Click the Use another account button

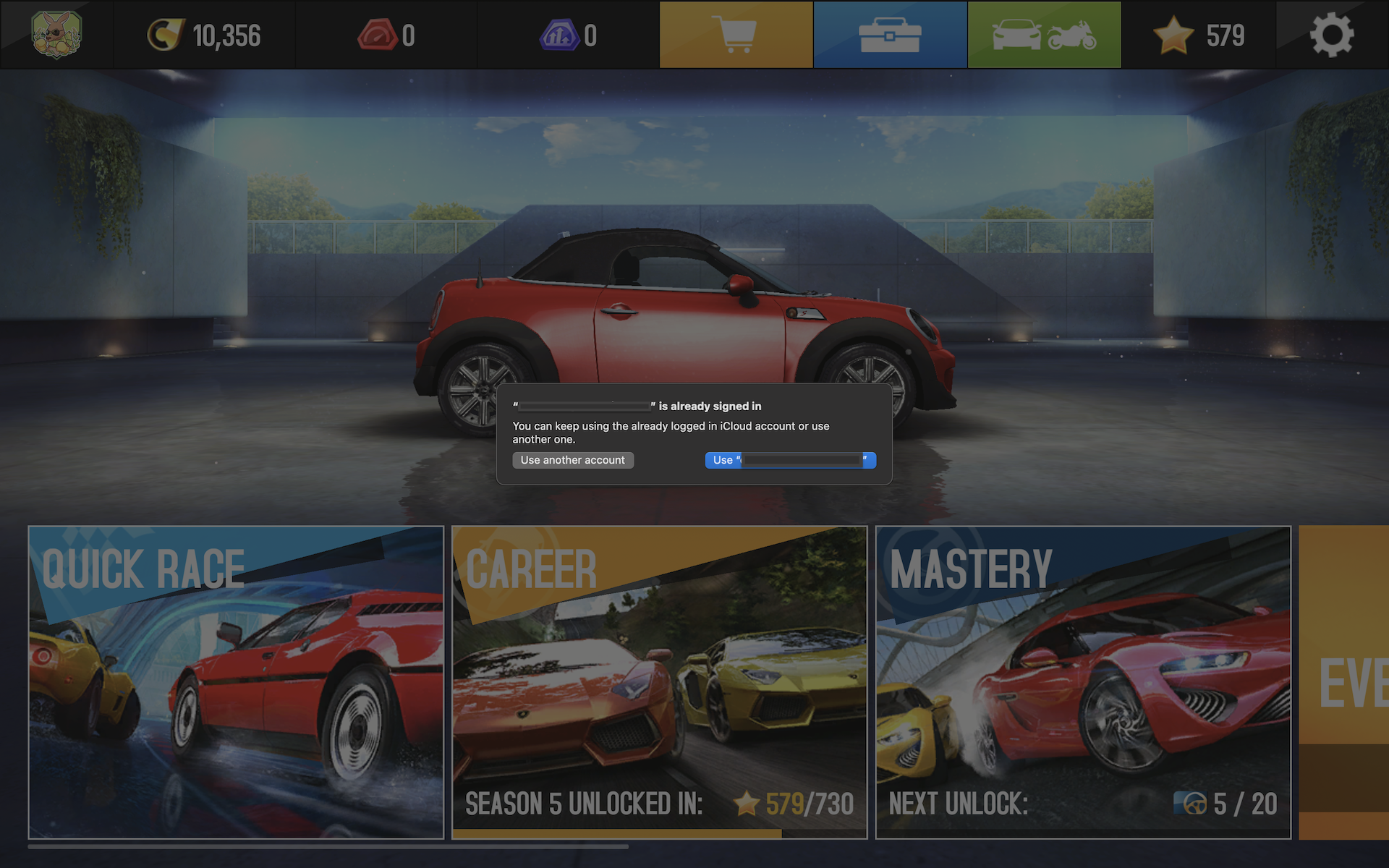coord(572,460)
